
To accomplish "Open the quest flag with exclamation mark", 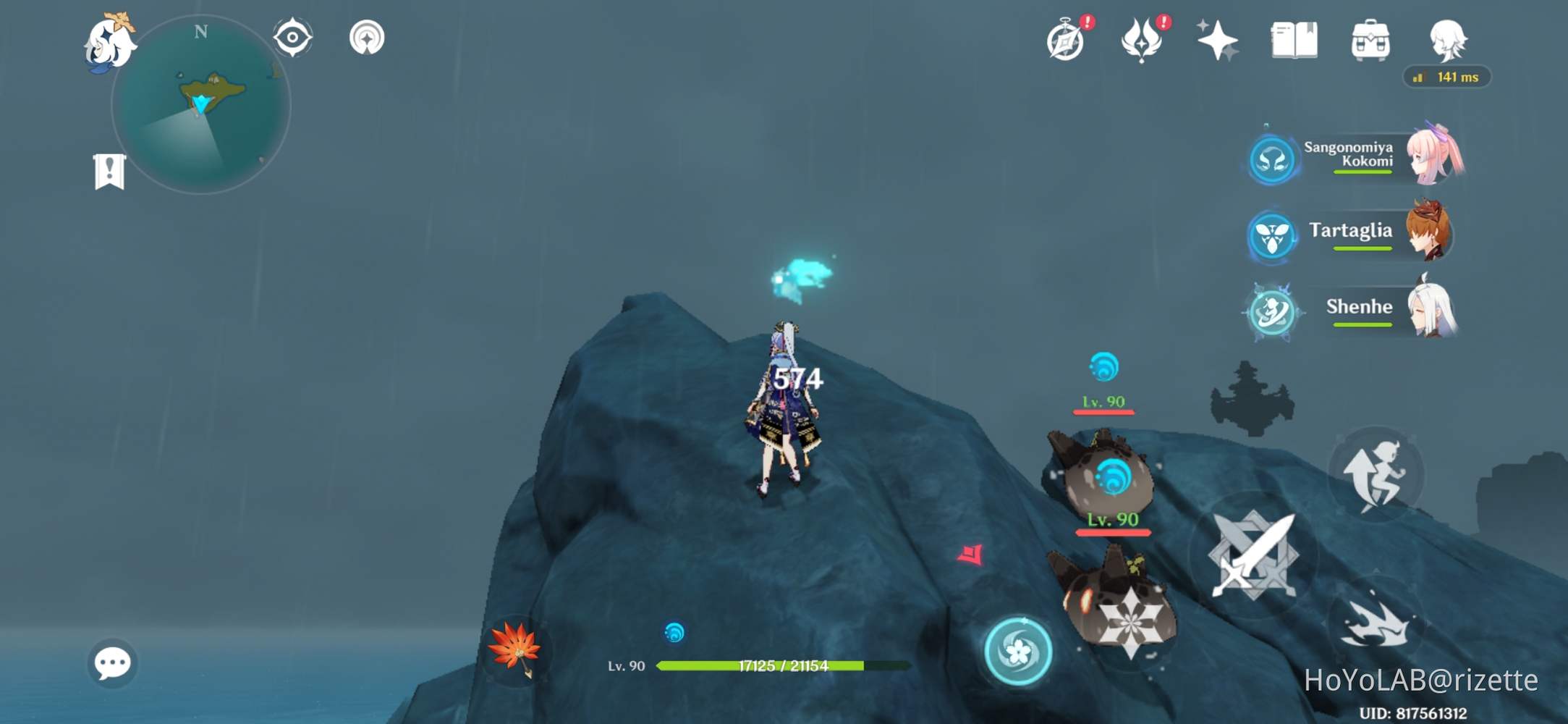I will [109, 169].
